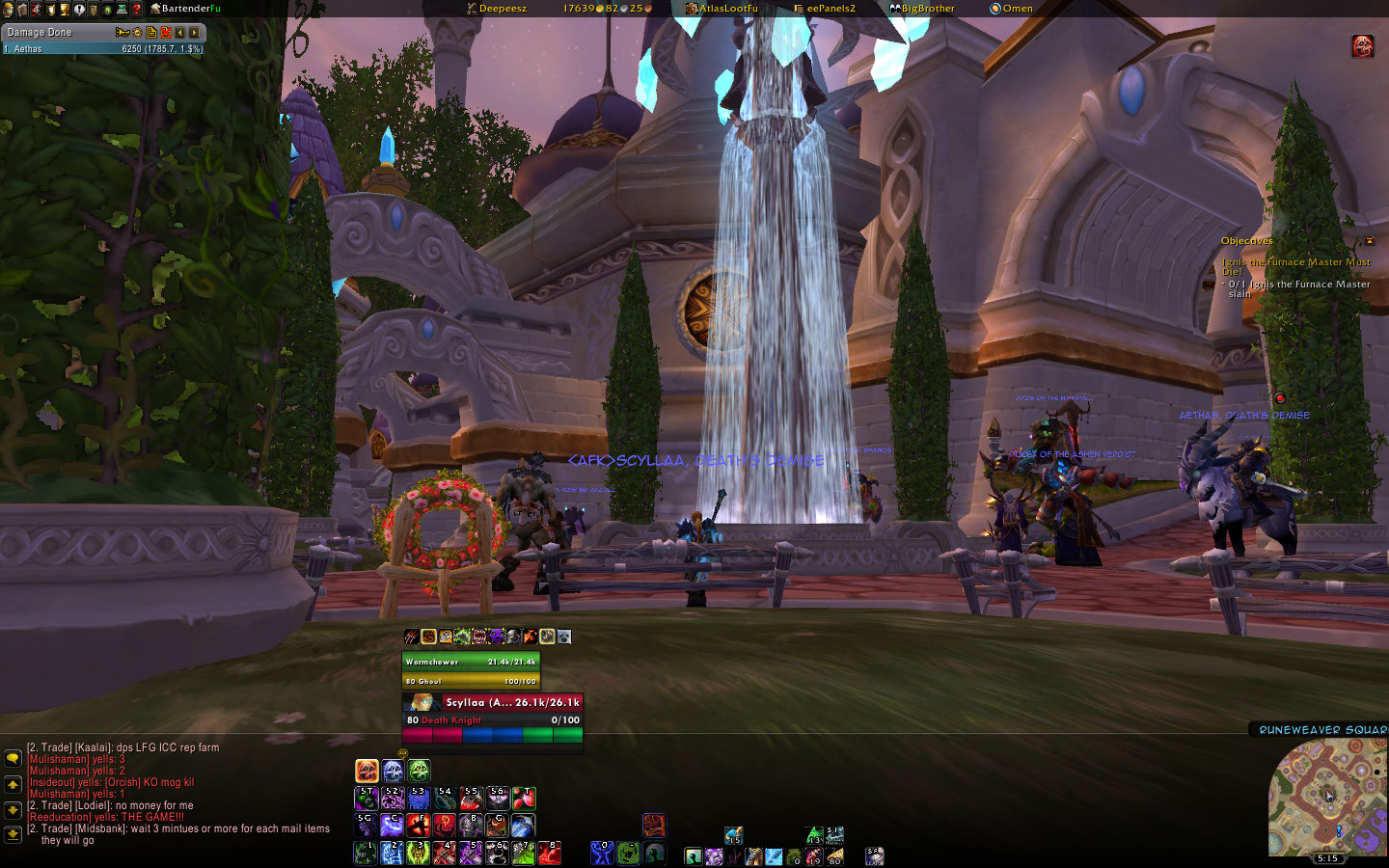Open the Runeweaver Square minimap

tap(1326, 797)
